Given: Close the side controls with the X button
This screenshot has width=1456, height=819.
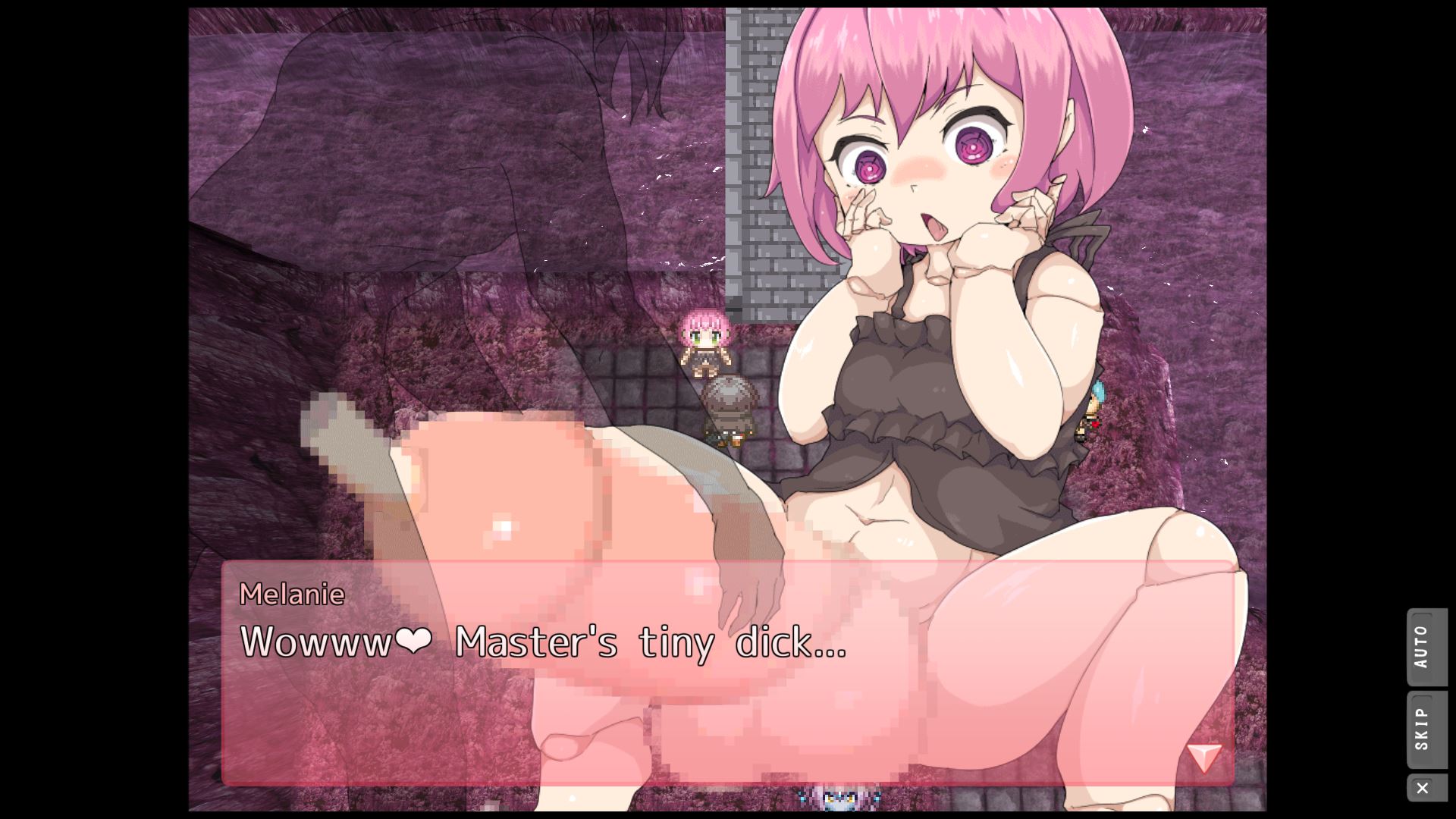Looking at the screenshot, I should coord(1423,788).
